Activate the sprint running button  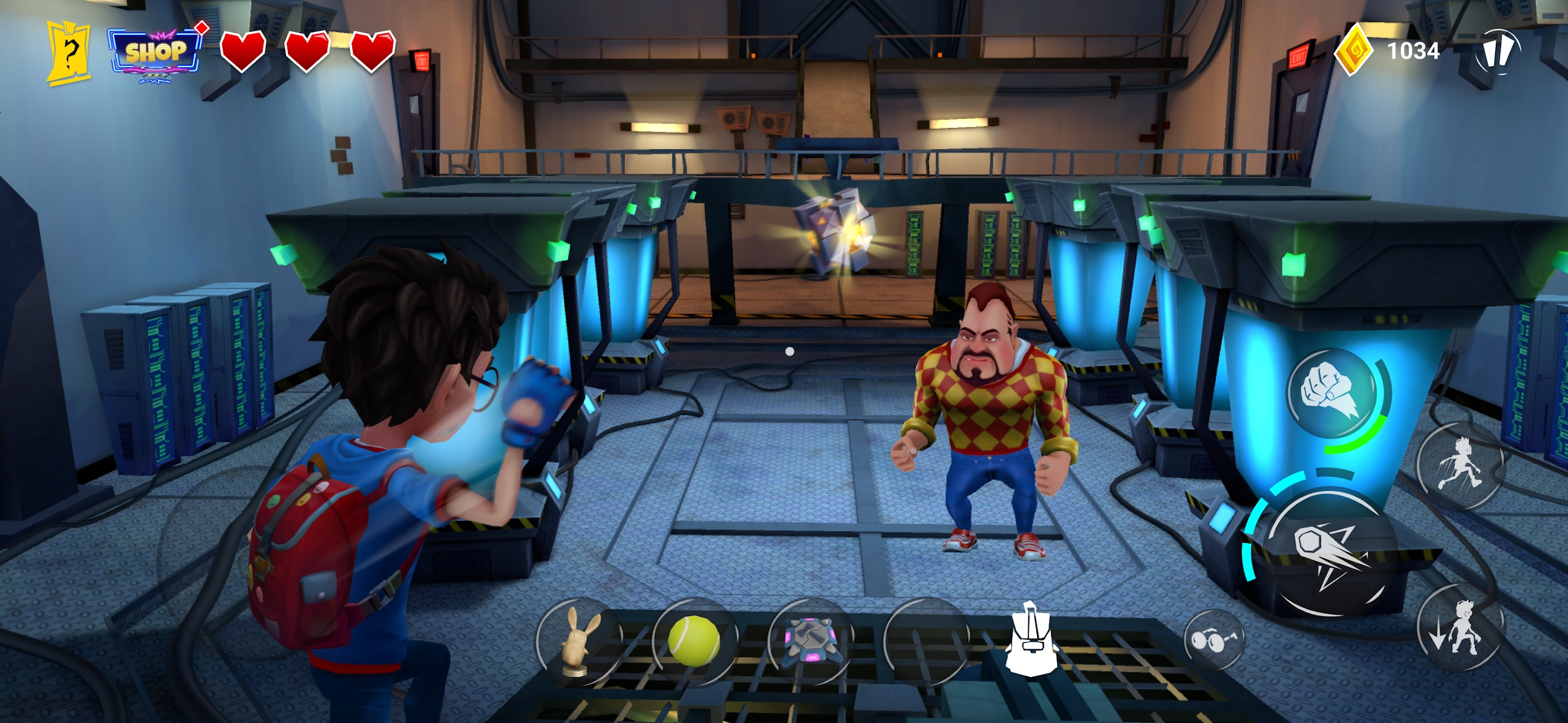pos(1461,465)
